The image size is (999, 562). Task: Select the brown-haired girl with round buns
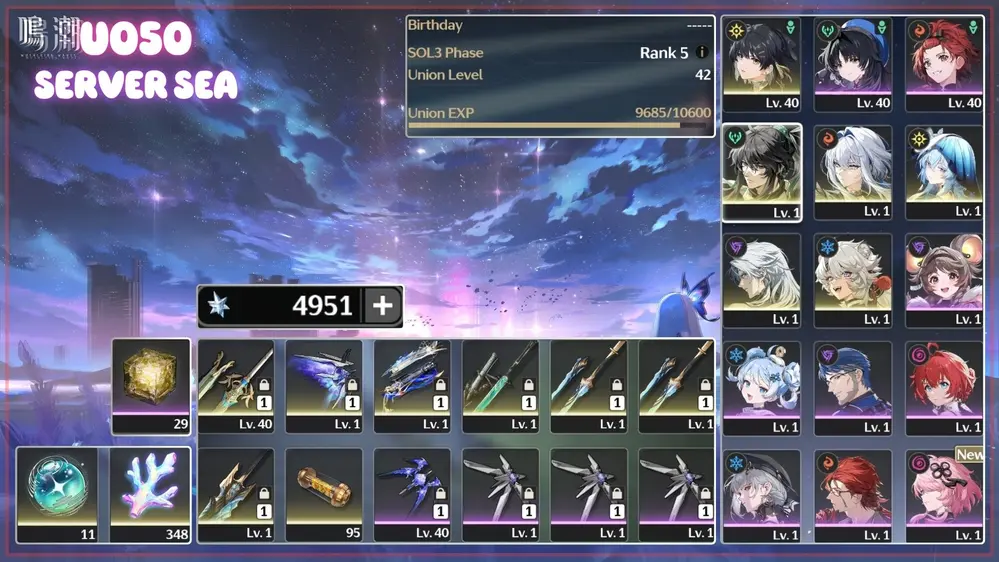944,279
